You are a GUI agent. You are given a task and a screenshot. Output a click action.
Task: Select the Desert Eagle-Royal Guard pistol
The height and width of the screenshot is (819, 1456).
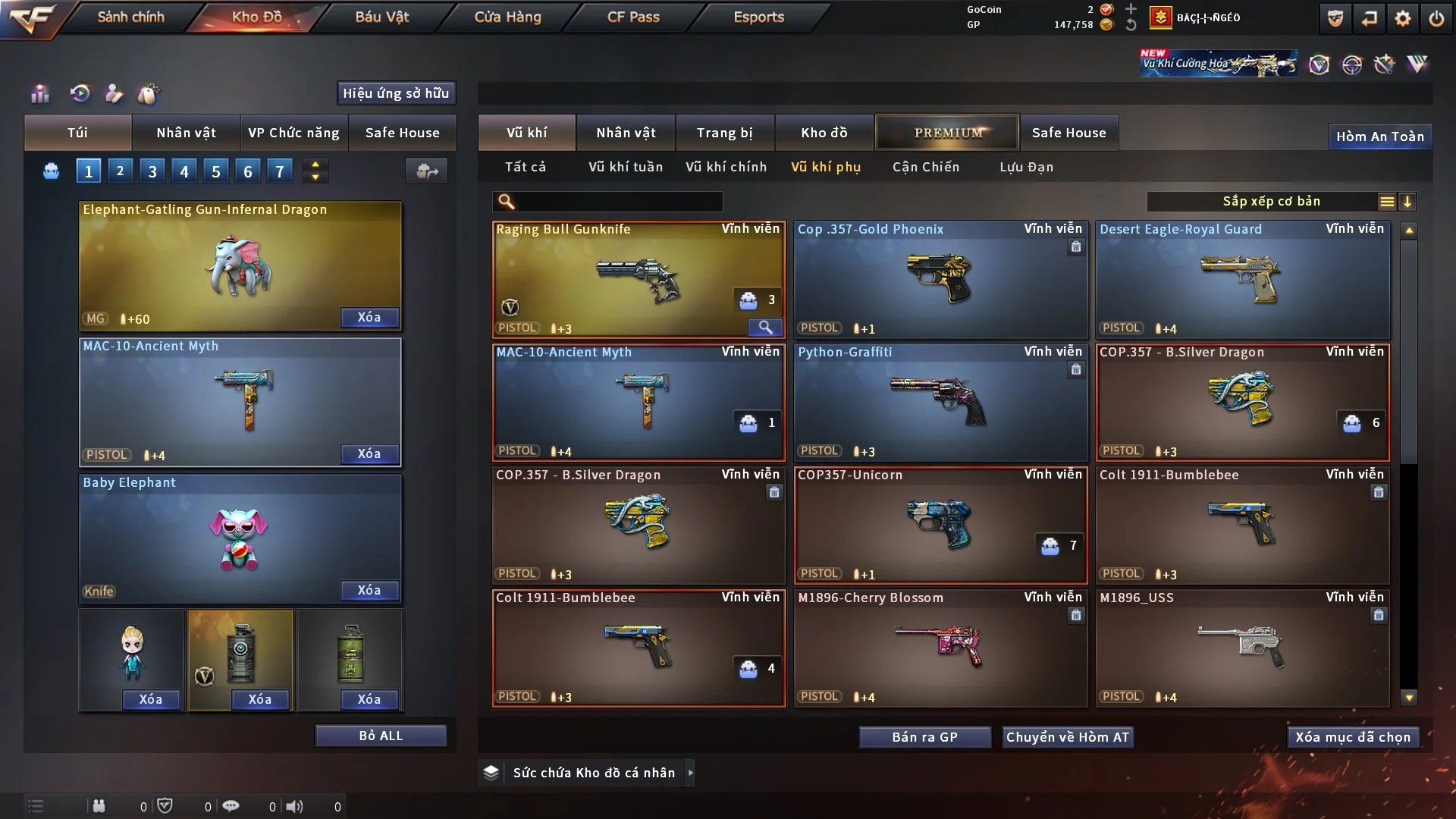pyautogui.click(x=1242, y=279)
